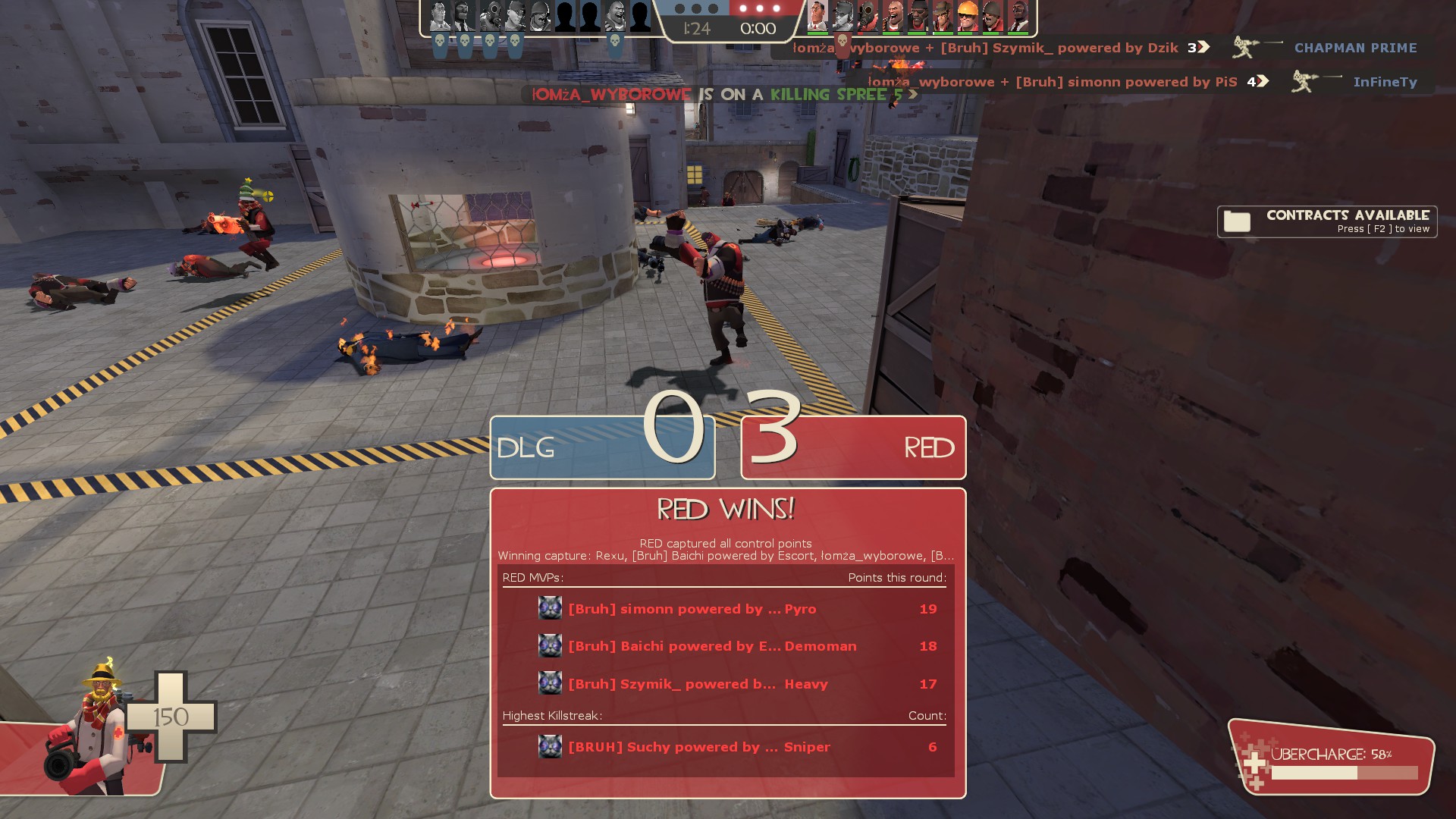
Task: Select the yellow hard hat Engineer portrait
Action: coord(967,16)
